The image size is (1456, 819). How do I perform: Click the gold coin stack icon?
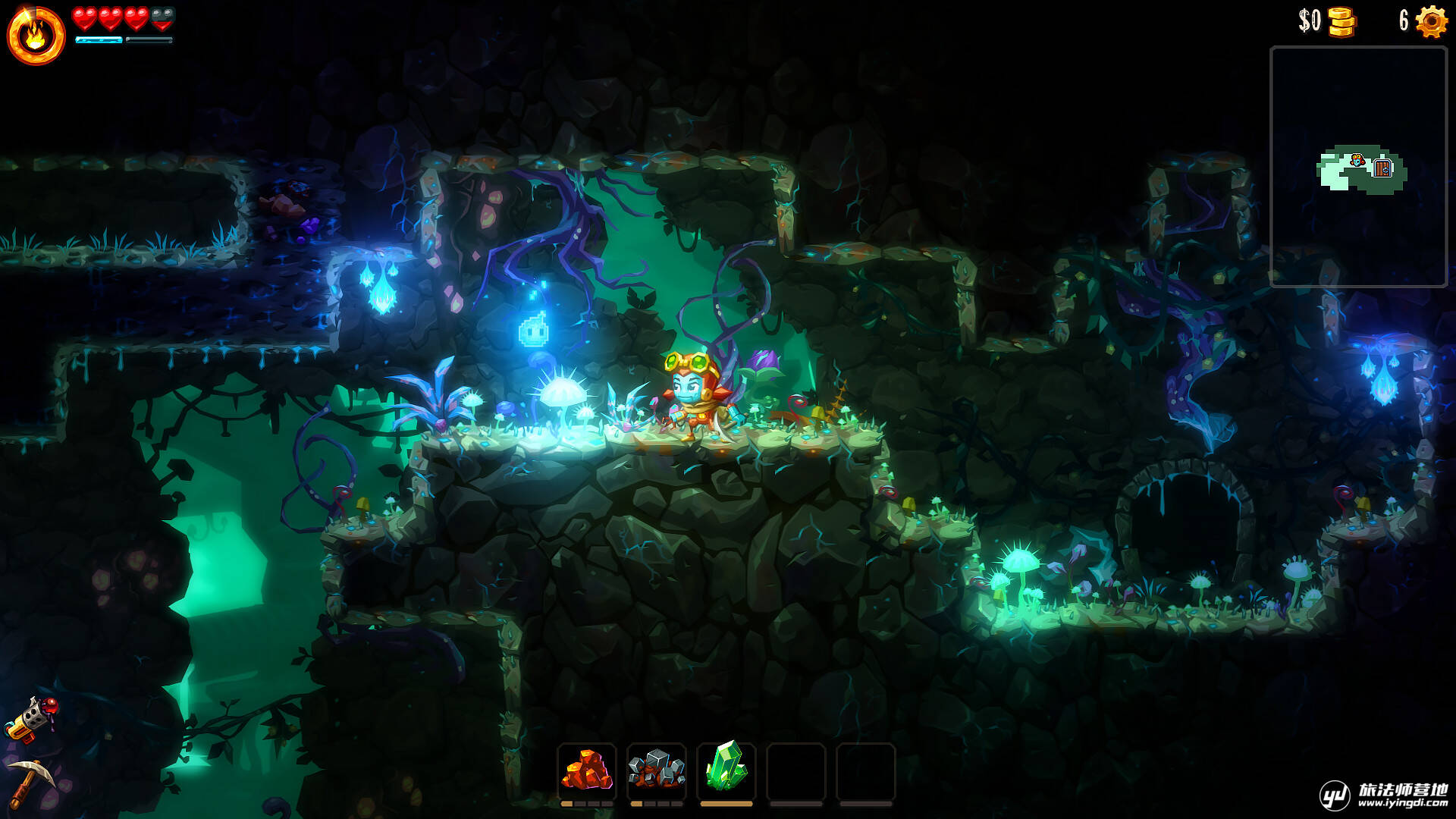click(1341, 22)
